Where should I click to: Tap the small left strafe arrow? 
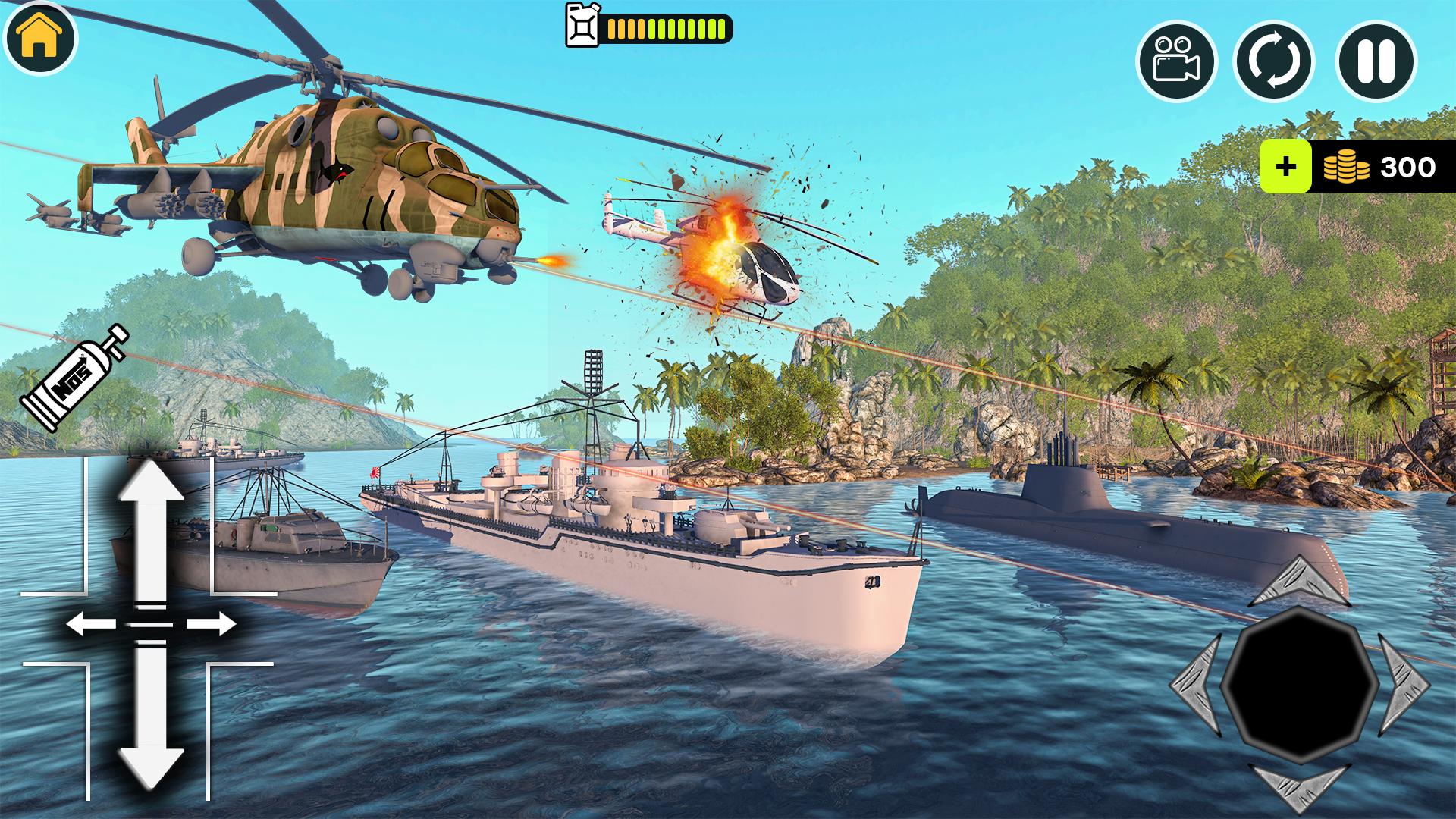point(89,625)
